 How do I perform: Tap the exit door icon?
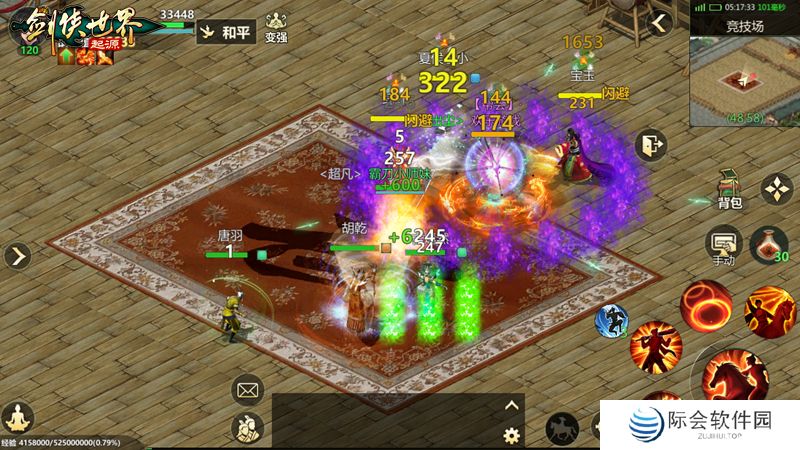point(652,145)
